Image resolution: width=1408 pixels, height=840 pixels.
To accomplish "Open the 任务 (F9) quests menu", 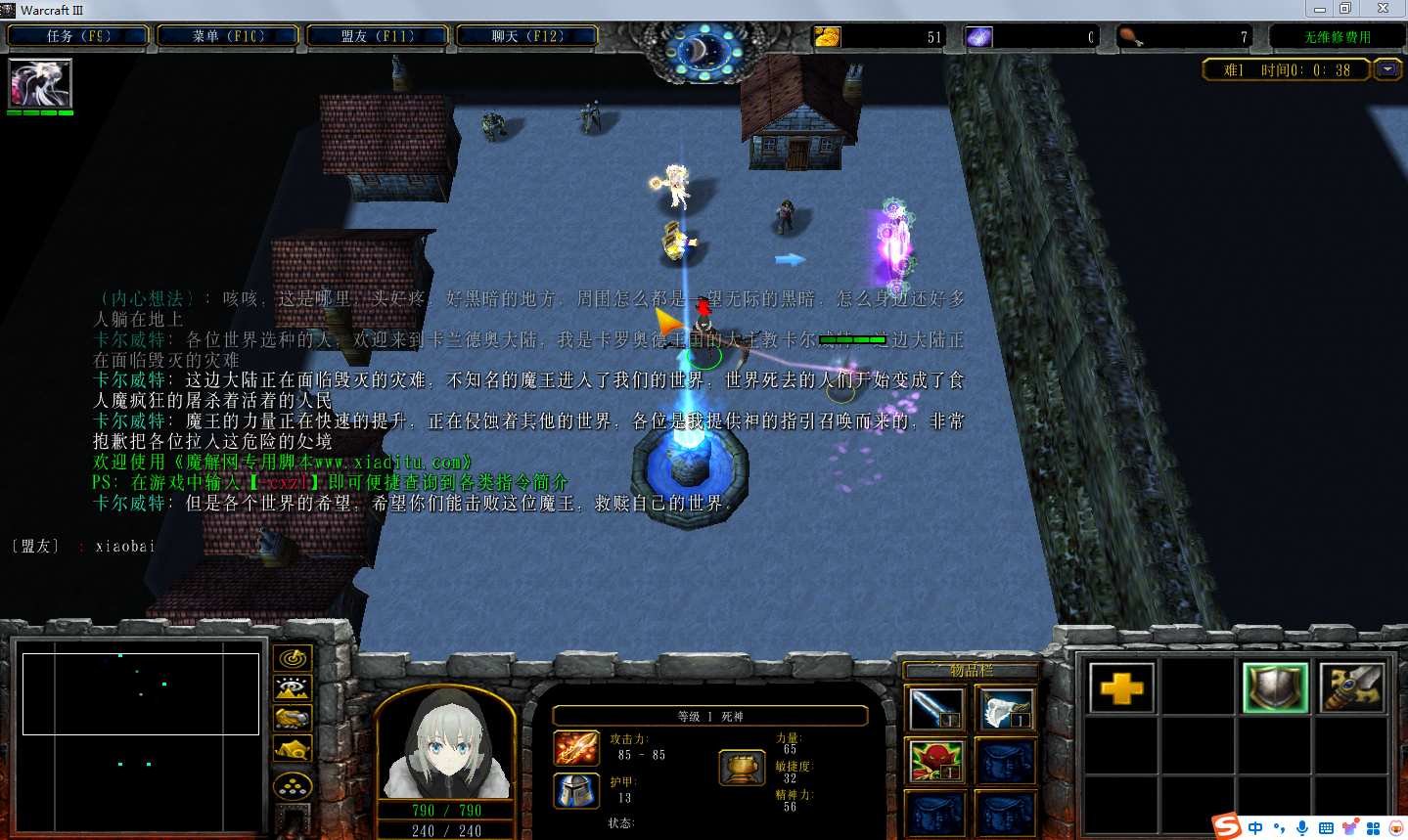I will click(x=78, y=36).
